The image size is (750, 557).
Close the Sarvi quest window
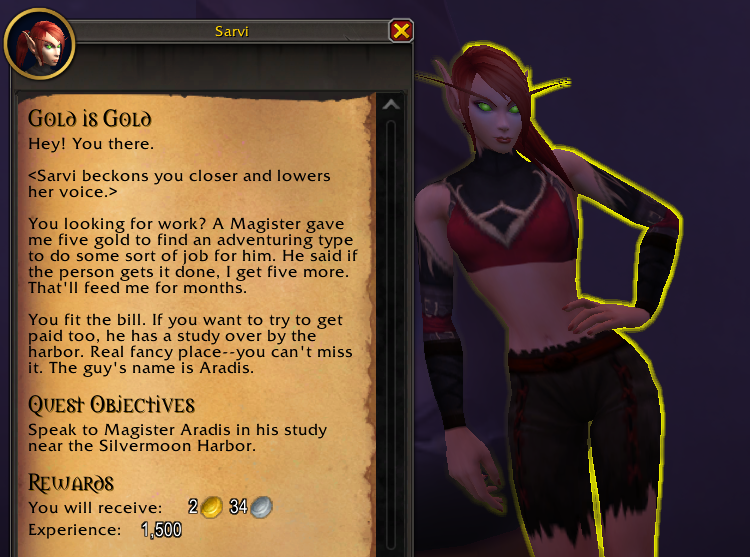pos(401,31)
